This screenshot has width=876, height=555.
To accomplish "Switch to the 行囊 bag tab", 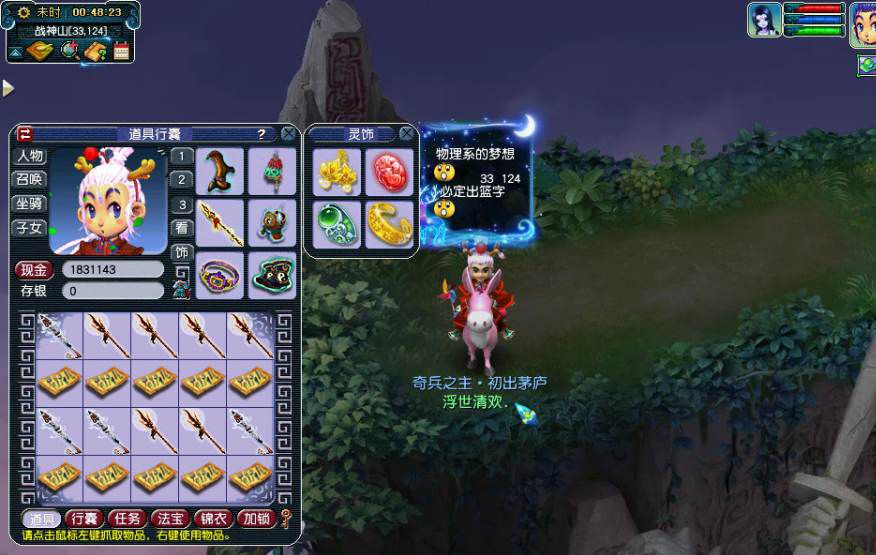I will [x=83, y=518].
